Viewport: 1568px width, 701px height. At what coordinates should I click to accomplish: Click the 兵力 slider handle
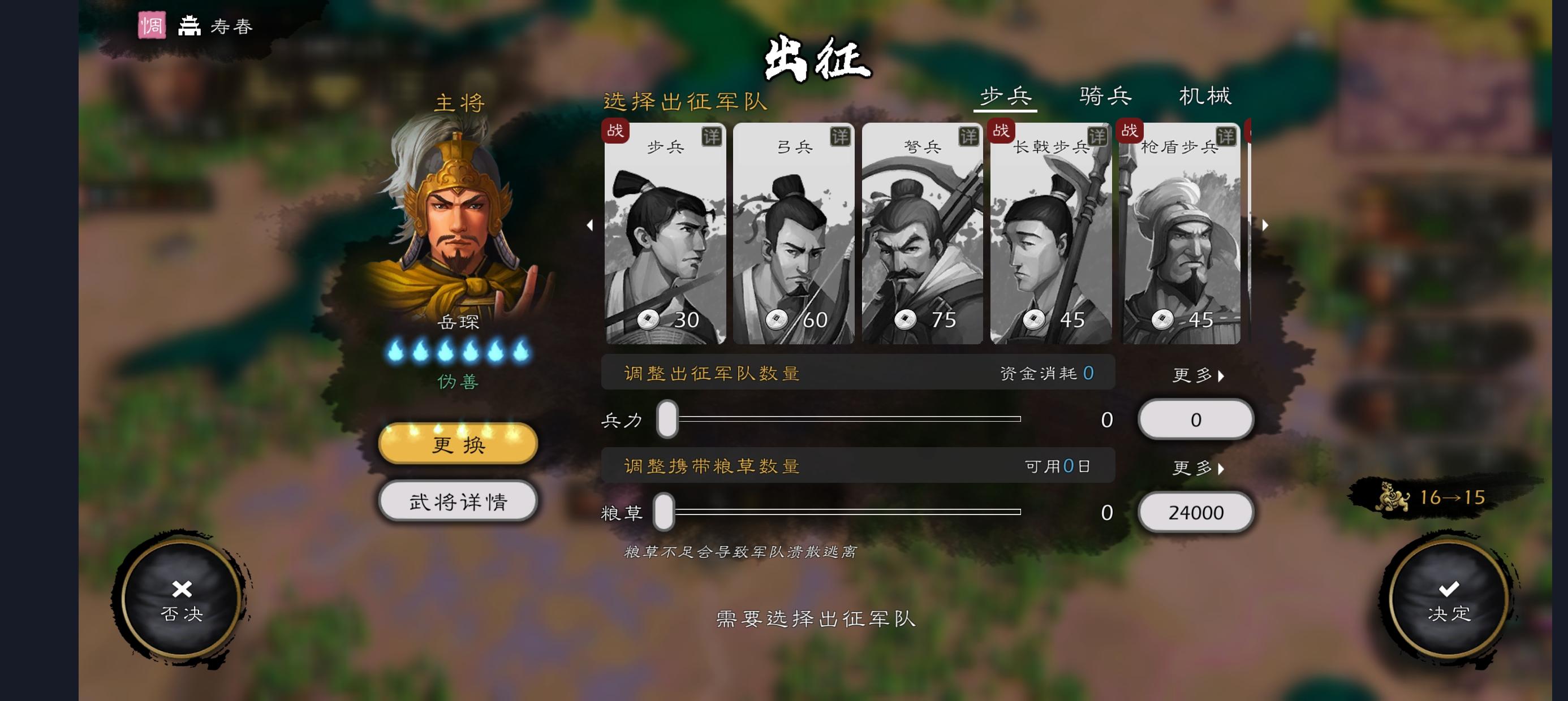[x=666, y=419]
